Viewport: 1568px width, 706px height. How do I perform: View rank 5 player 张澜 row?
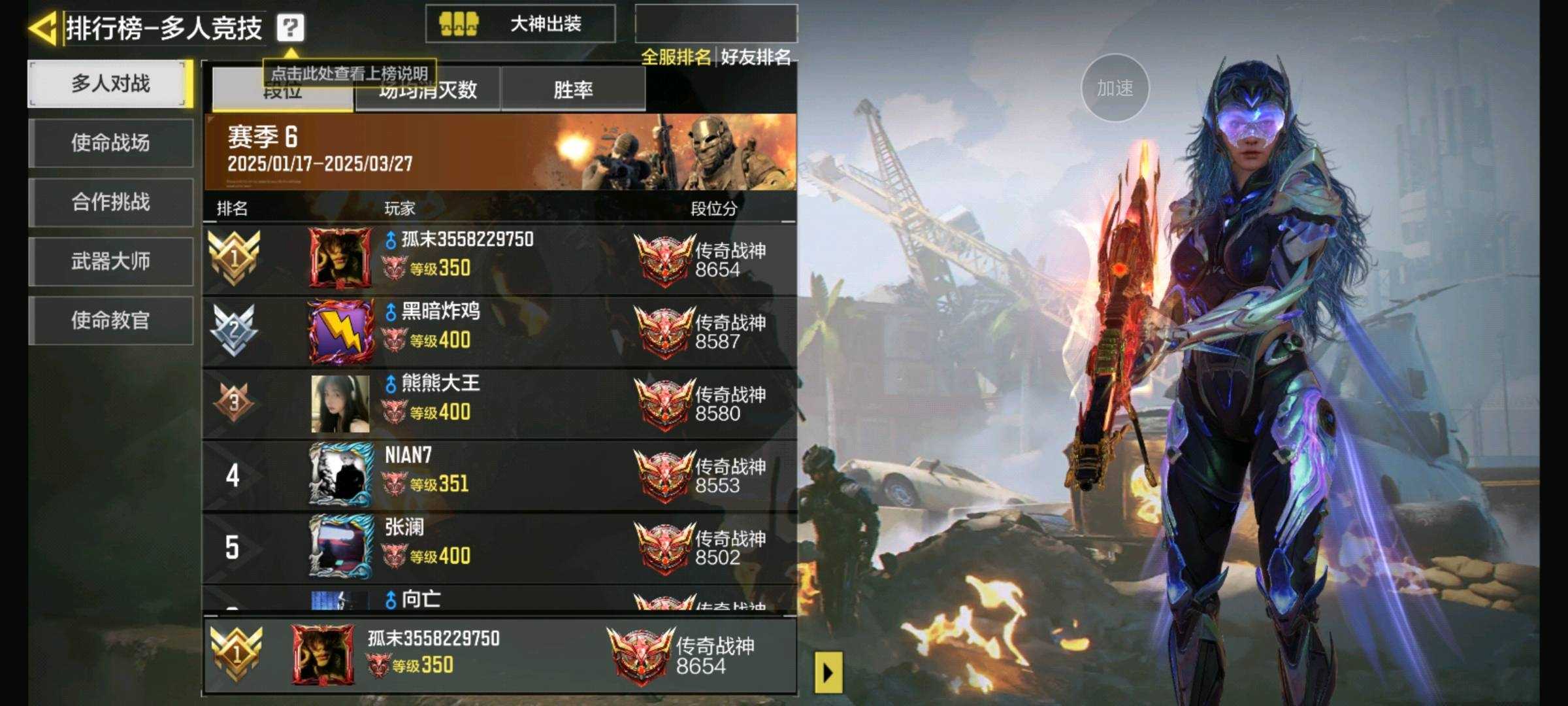coord(499,547)
